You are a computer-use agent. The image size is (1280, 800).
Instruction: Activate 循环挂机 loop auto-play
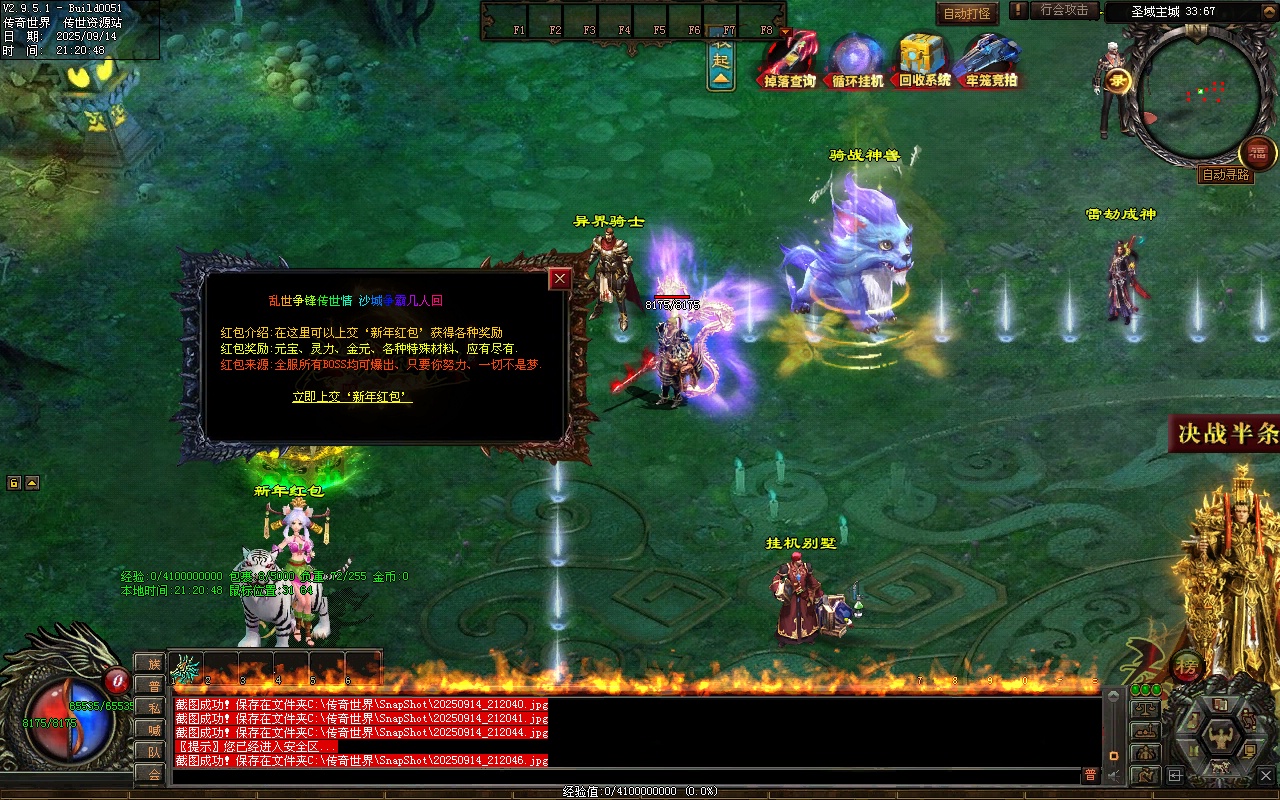(x=857, y=62)
